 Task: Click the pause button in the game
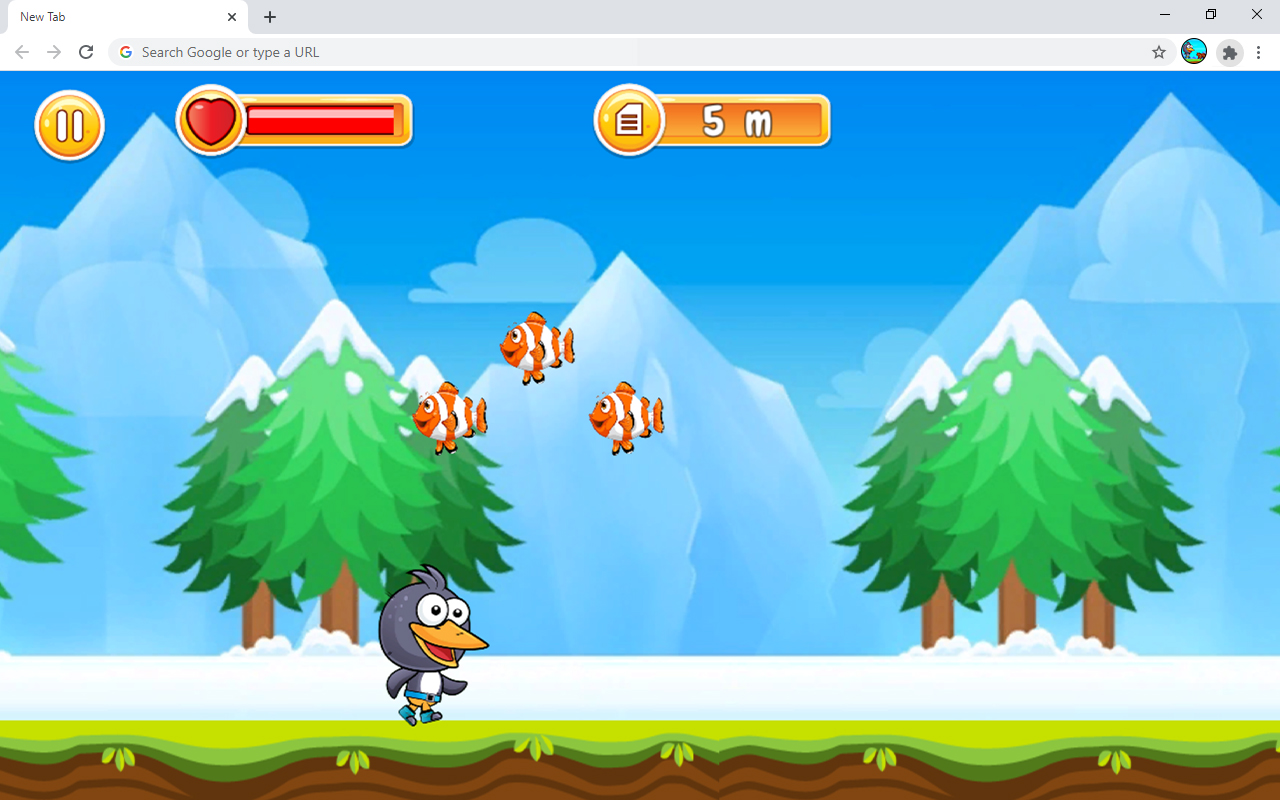(x=68, y=125)
